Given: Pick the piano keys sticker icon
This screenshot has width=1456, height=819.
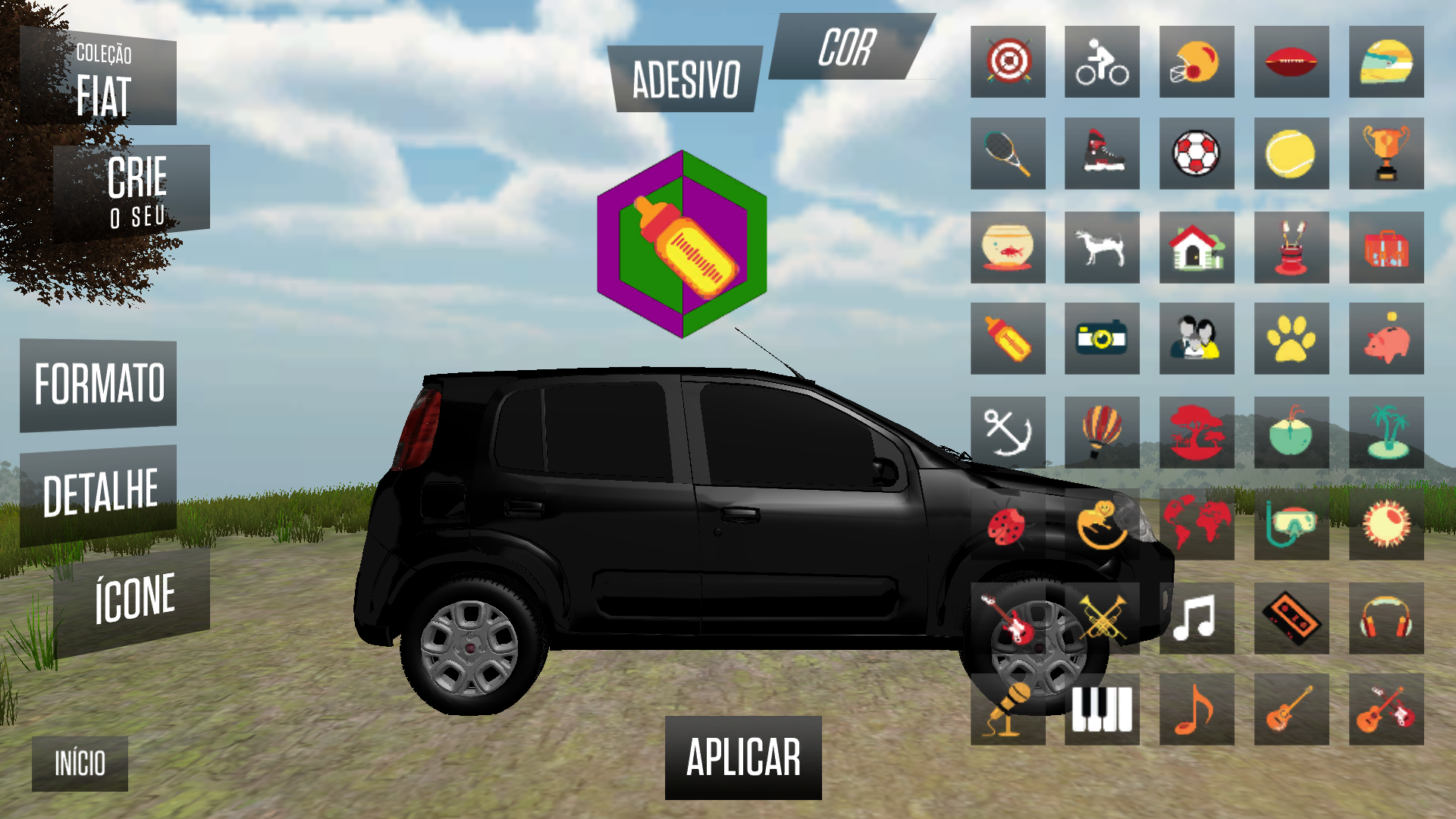Looking at the screenshot, I should [1102, 710].
